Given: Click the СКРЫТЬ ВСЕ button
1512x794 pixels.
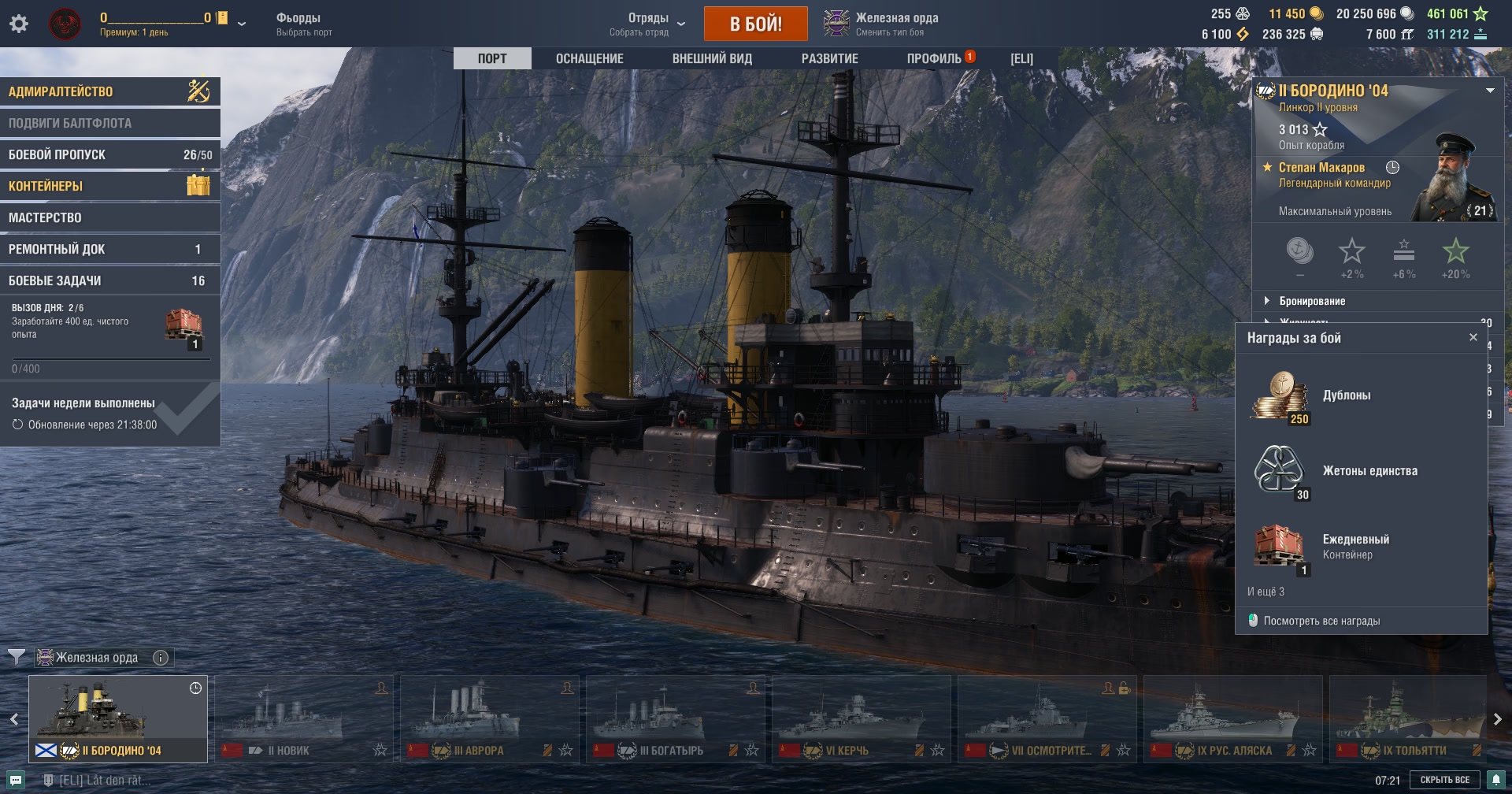Looking at the screenshot, I should [1444, 780].
